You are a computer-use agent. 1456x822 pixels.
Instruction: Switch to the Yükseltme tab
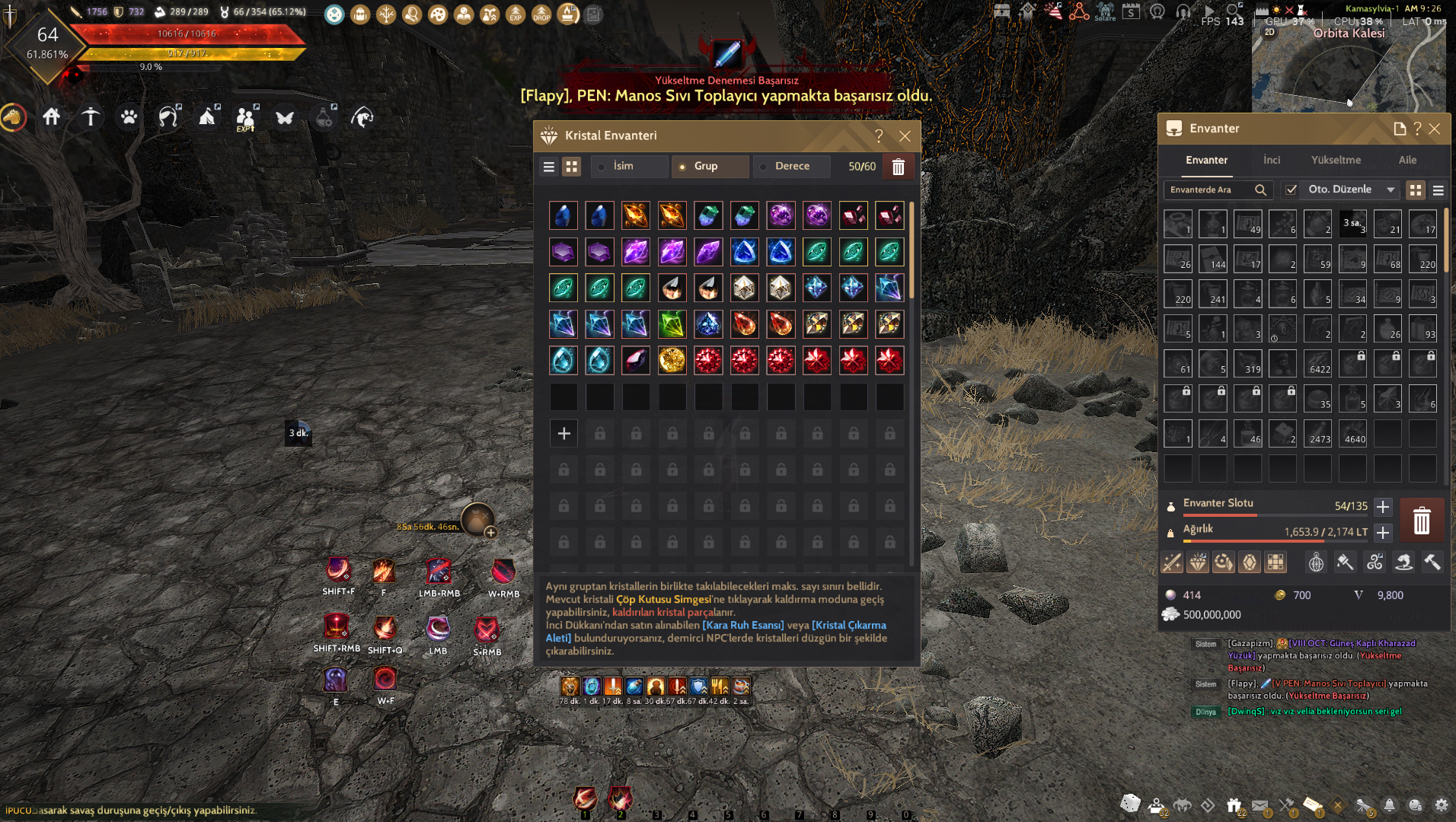click(1336, 160)
